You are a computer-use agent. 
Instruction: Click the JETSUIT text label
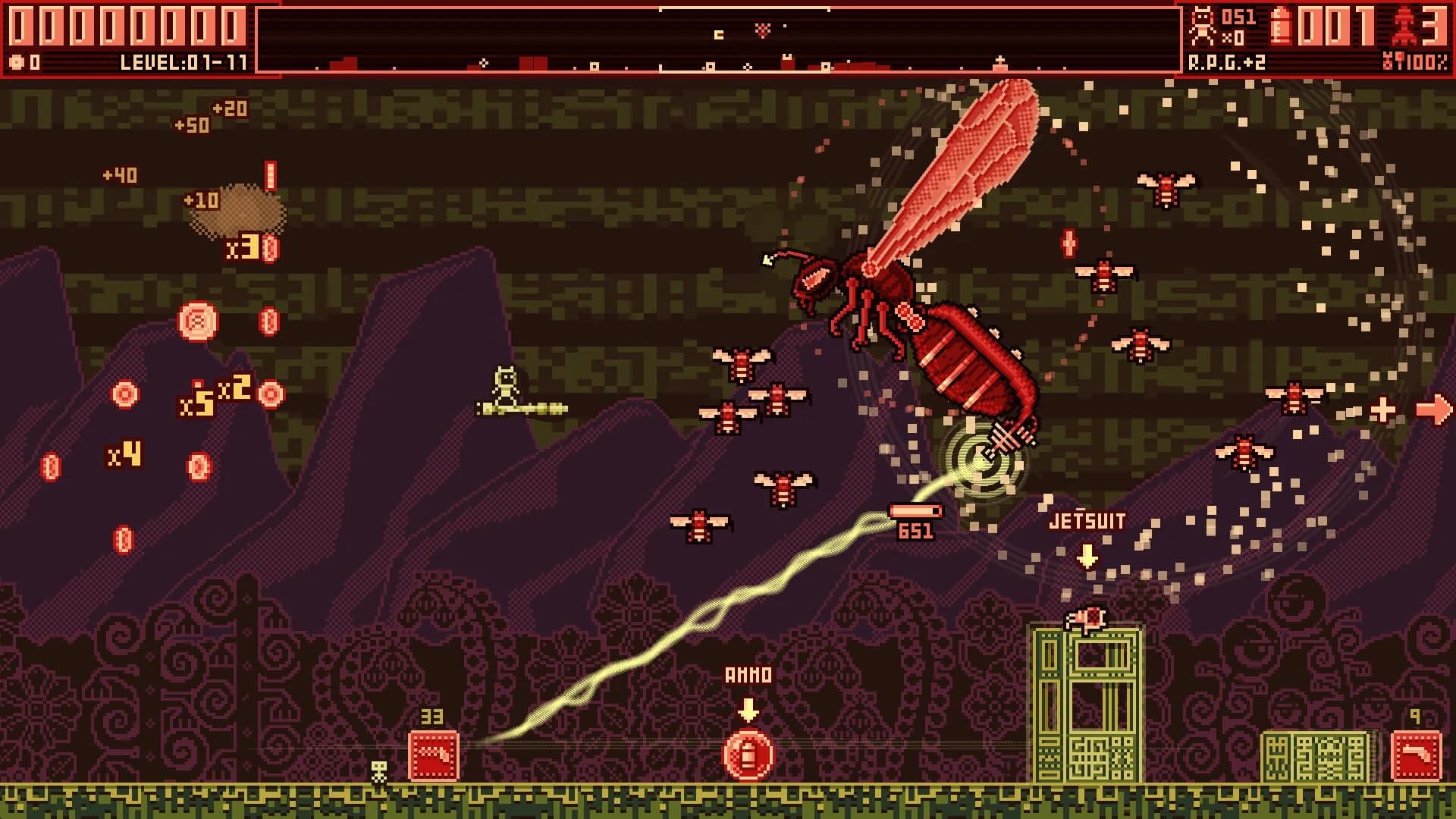coord(1087,520)
